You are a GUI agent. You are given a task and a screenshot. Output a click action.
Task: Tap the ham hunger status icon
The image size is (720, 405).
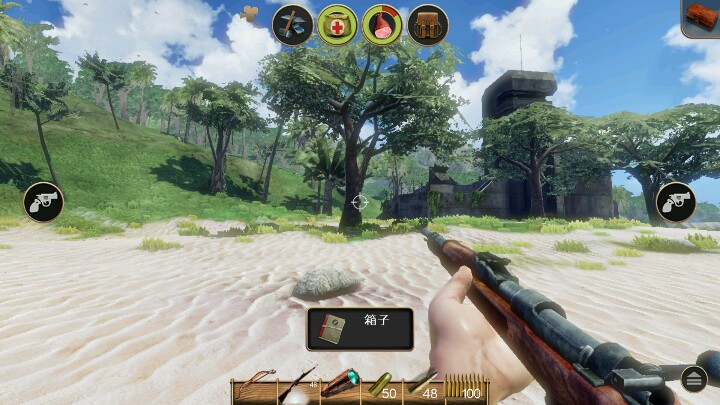pos(382,25)
